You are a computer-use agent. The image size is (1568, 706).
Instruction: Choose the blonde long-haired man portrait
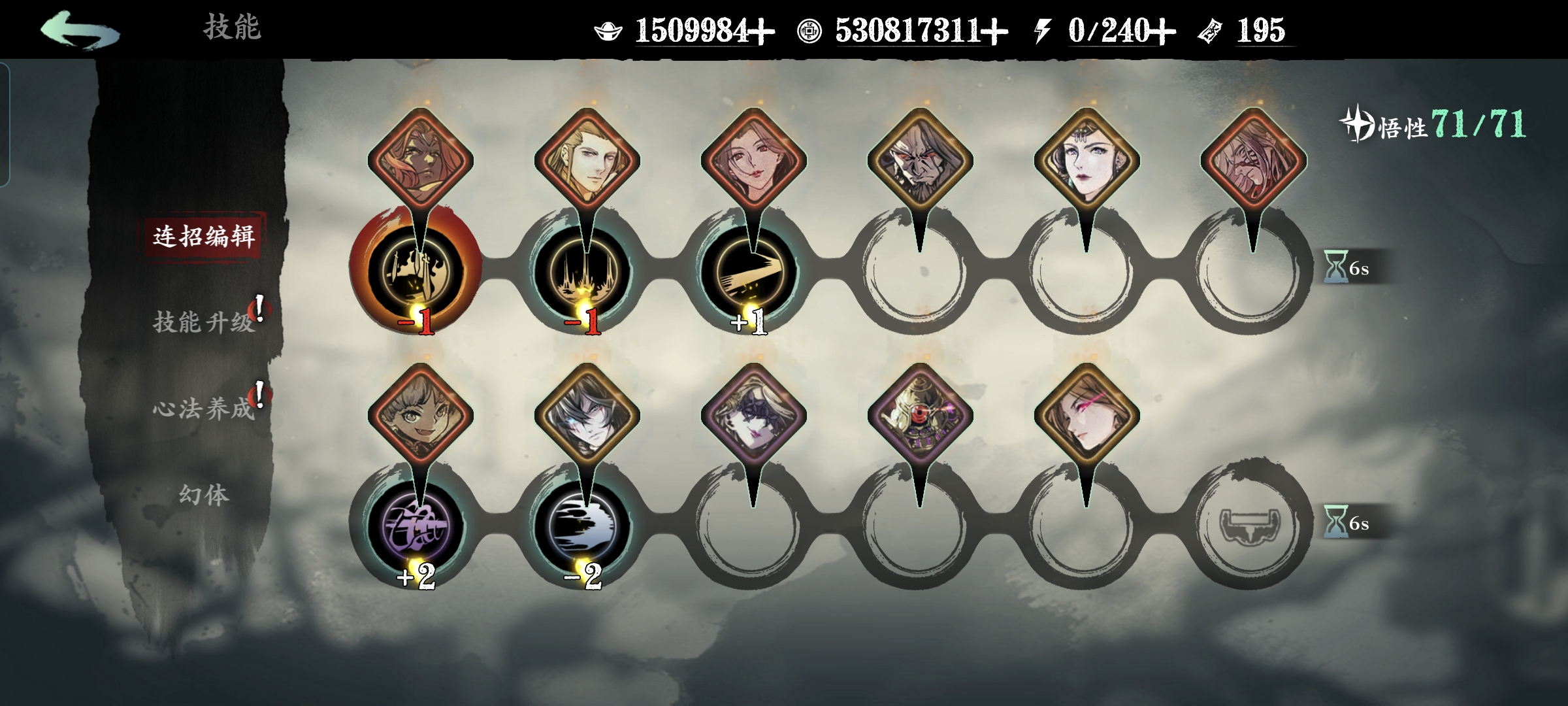(x=587, y=160)
